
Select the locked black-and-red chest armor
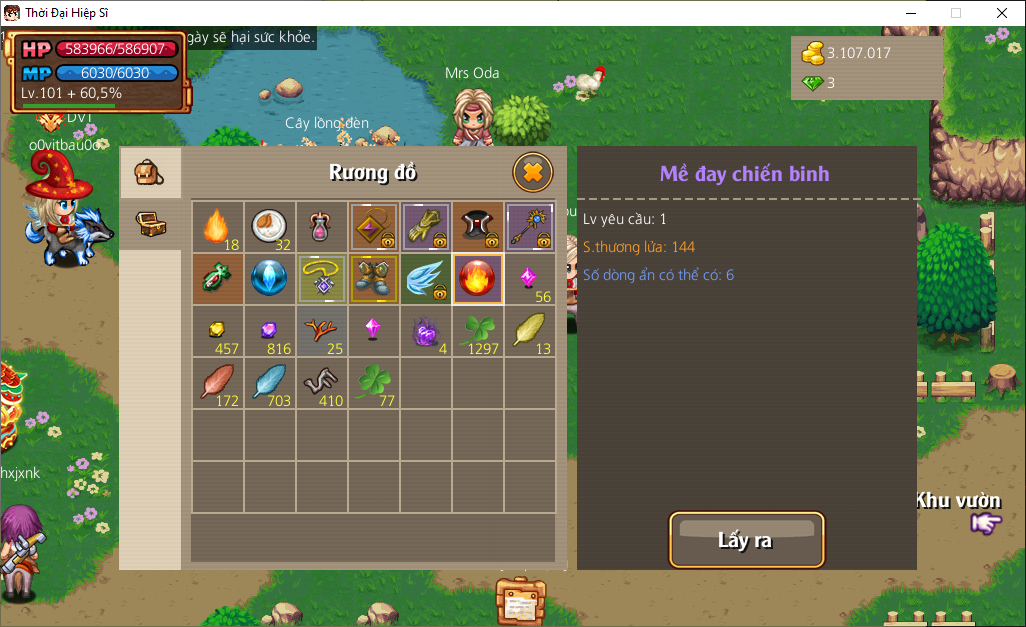point(478,227)
